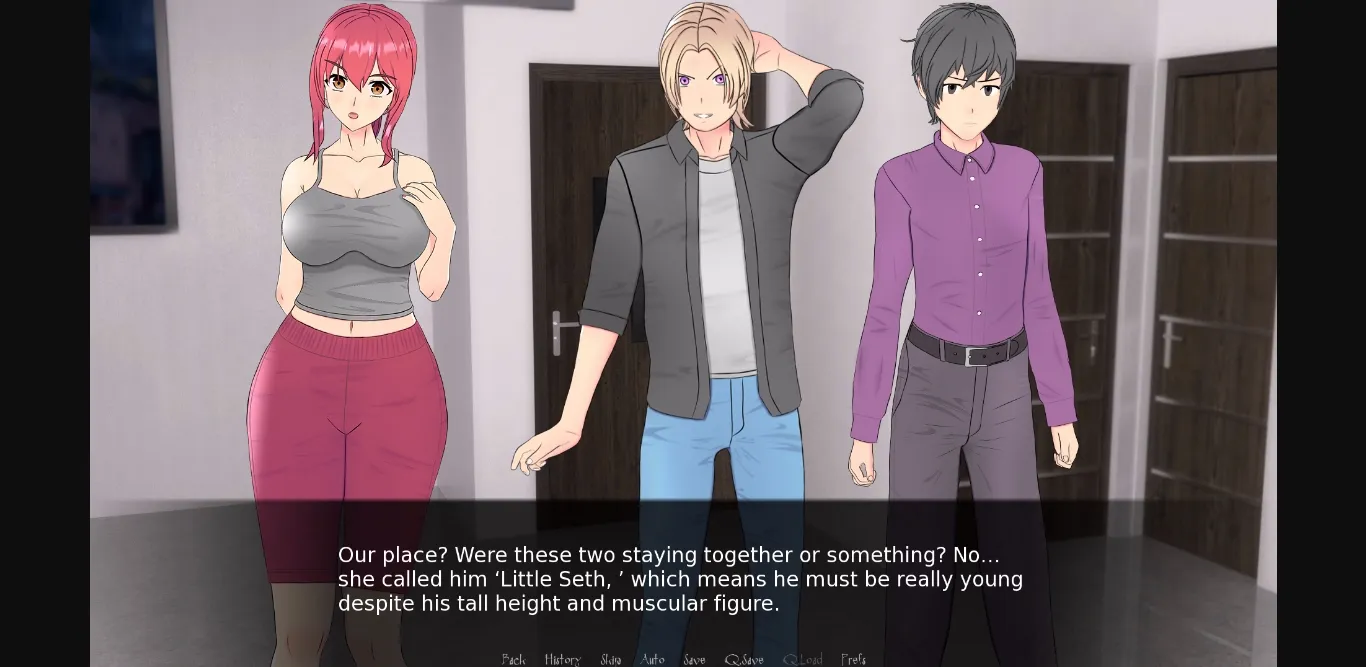
Task: Open the Prefs settings menu
Action: coord(853,659)
